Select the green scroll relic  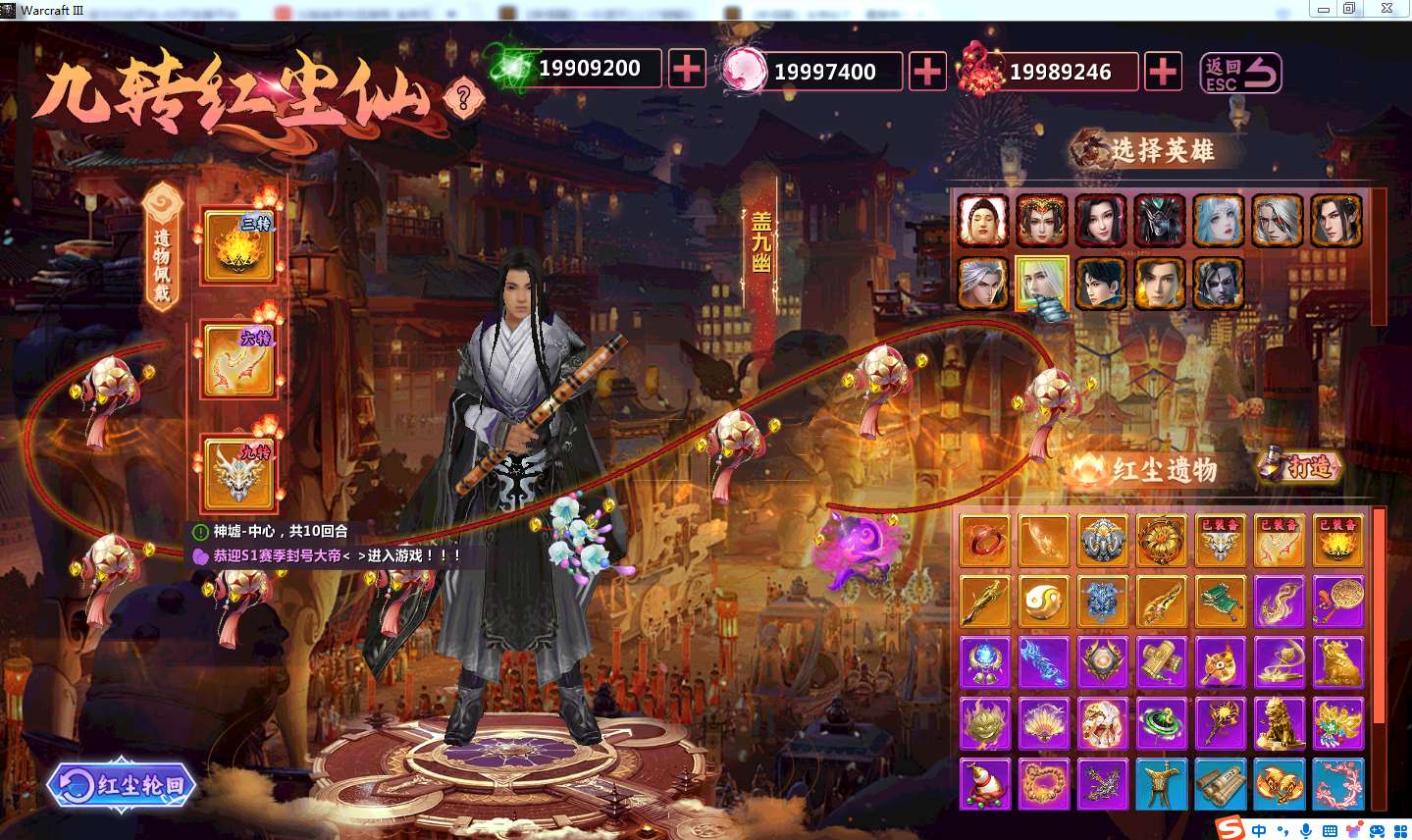coord(1221,601)
